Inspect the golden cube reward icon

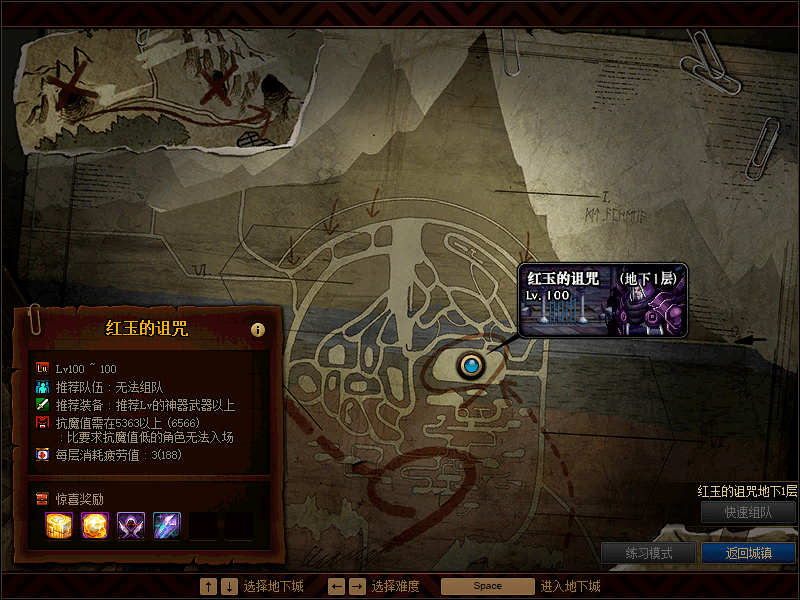pyautogui.click(x=60, y=525)
